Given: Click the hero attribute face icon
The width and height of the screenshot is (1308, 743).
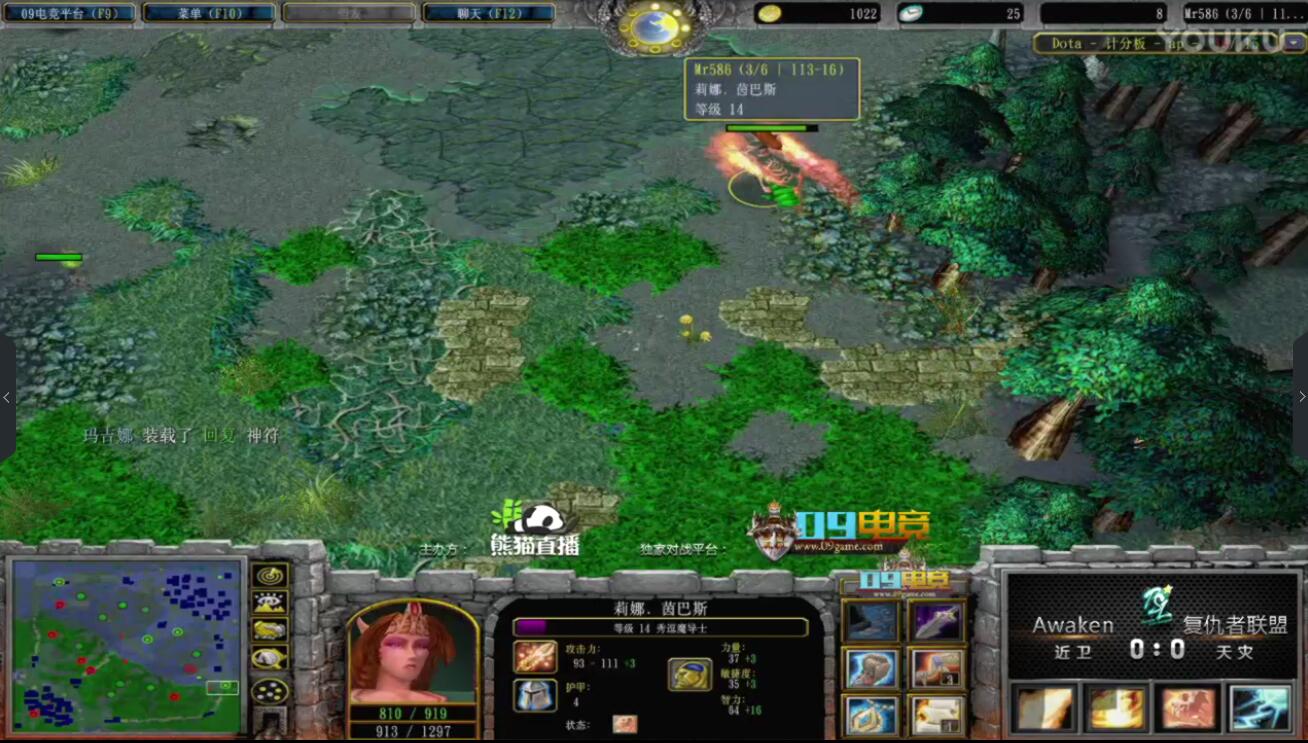Looking at the screenshot, I should click(x=689, y=675).
